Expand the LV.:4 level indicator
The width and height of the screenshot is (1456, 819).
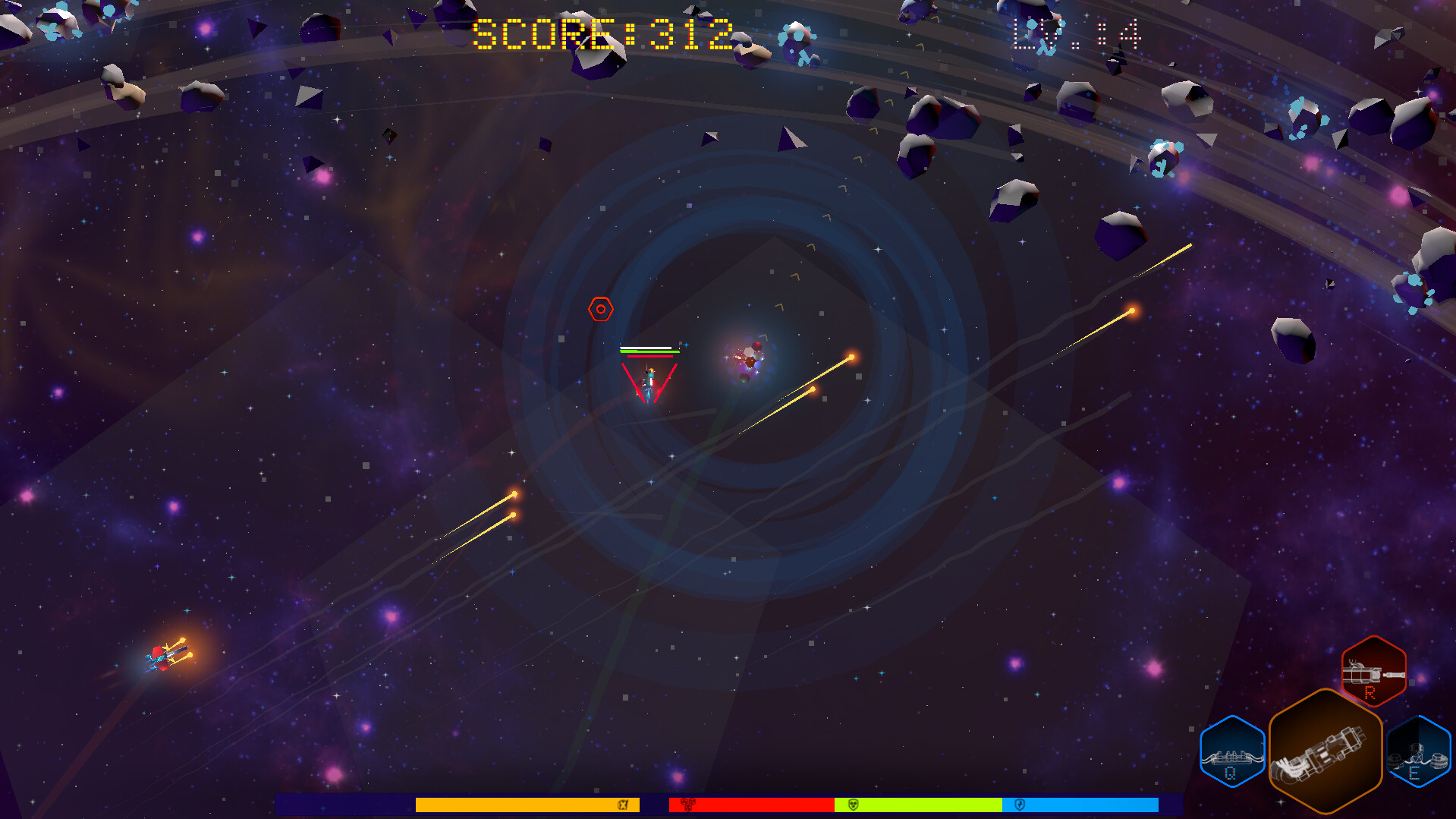[1074, 34]
